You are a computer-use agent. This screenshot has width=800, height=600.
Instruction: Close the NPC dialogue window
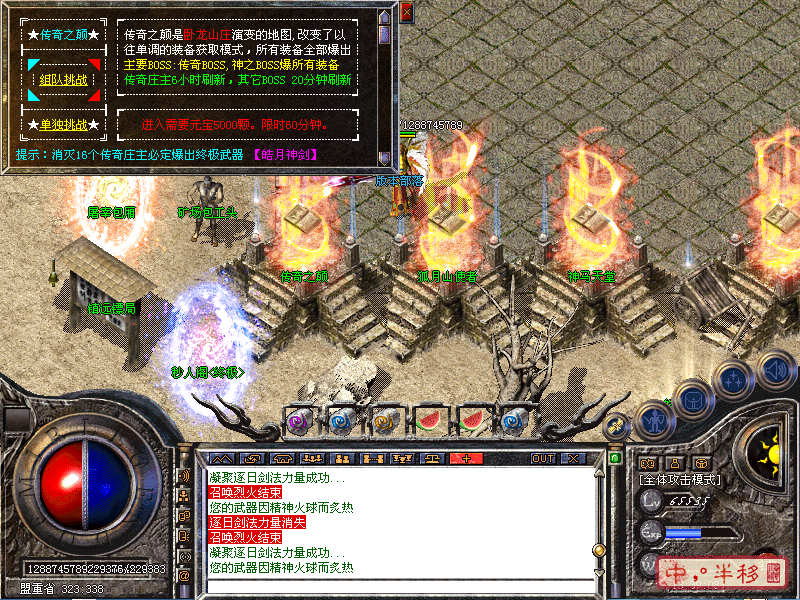[x=406, y=13]
